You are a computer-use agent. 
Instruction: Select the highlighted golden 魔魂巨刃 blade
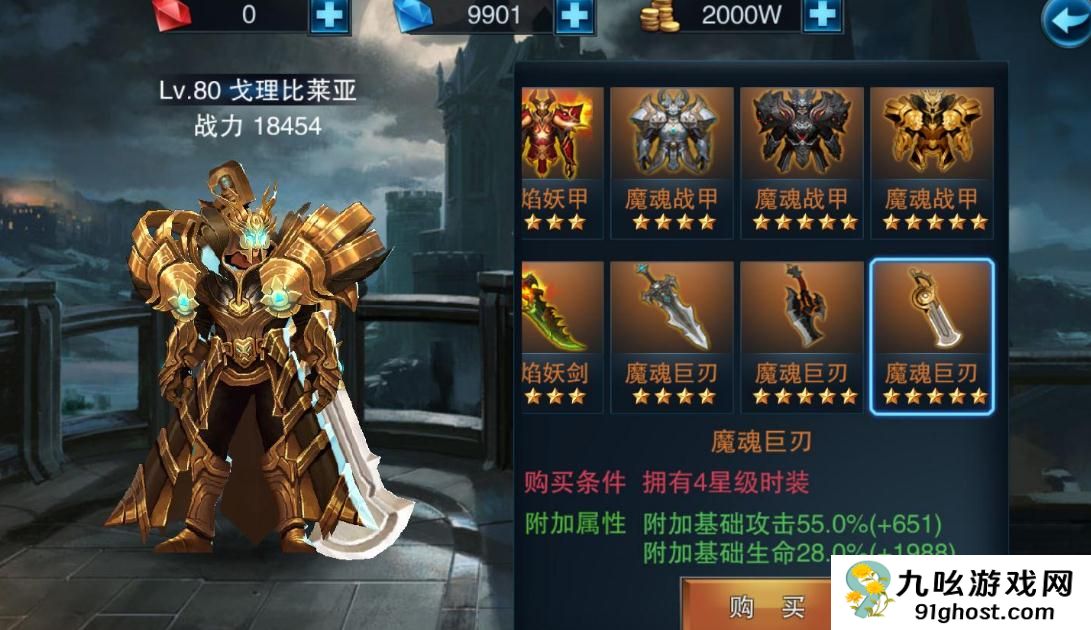(931, 337)
